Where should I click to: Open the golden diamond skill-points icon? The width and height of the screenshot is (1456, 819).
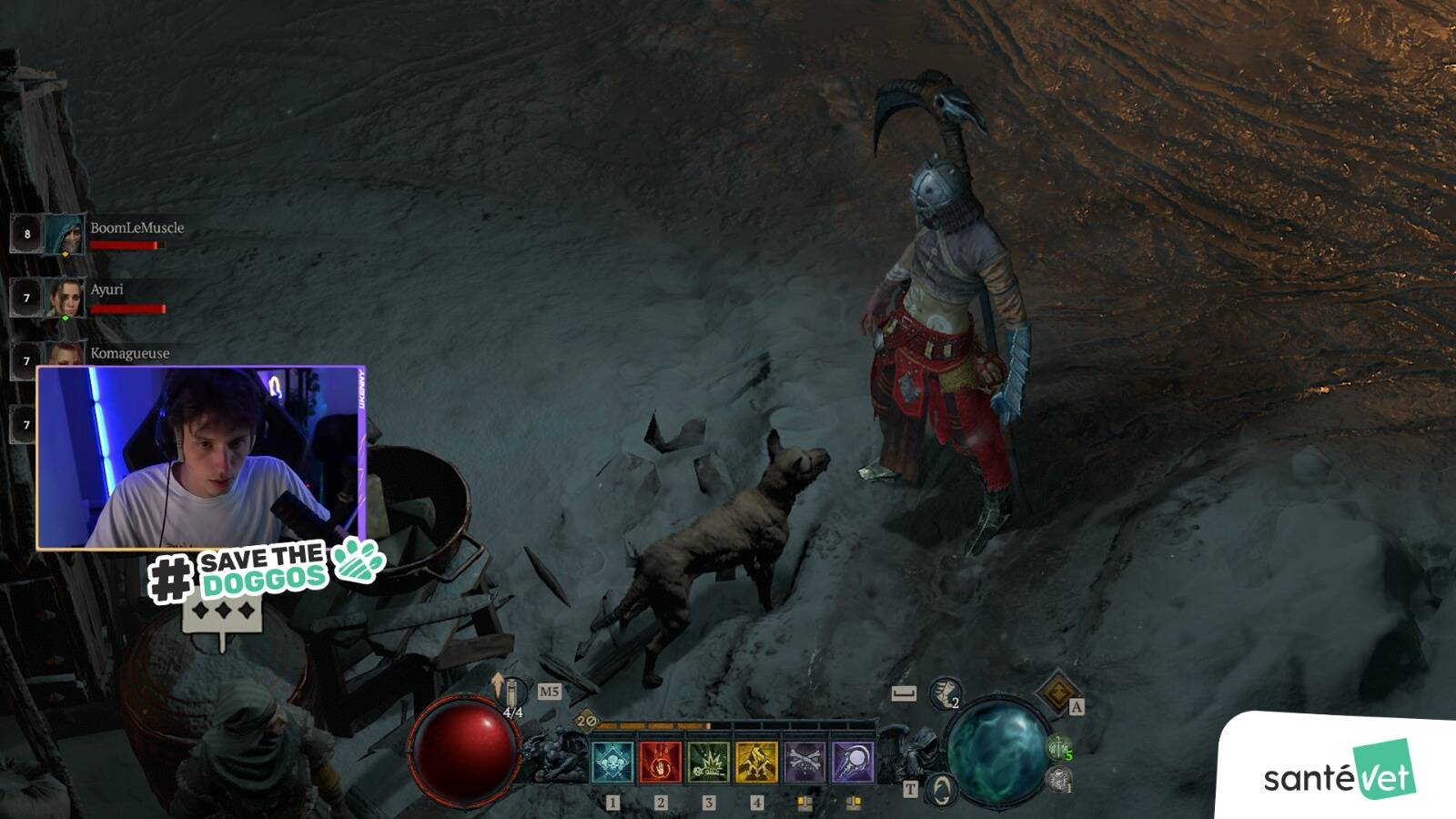[x=1057, y=693]
